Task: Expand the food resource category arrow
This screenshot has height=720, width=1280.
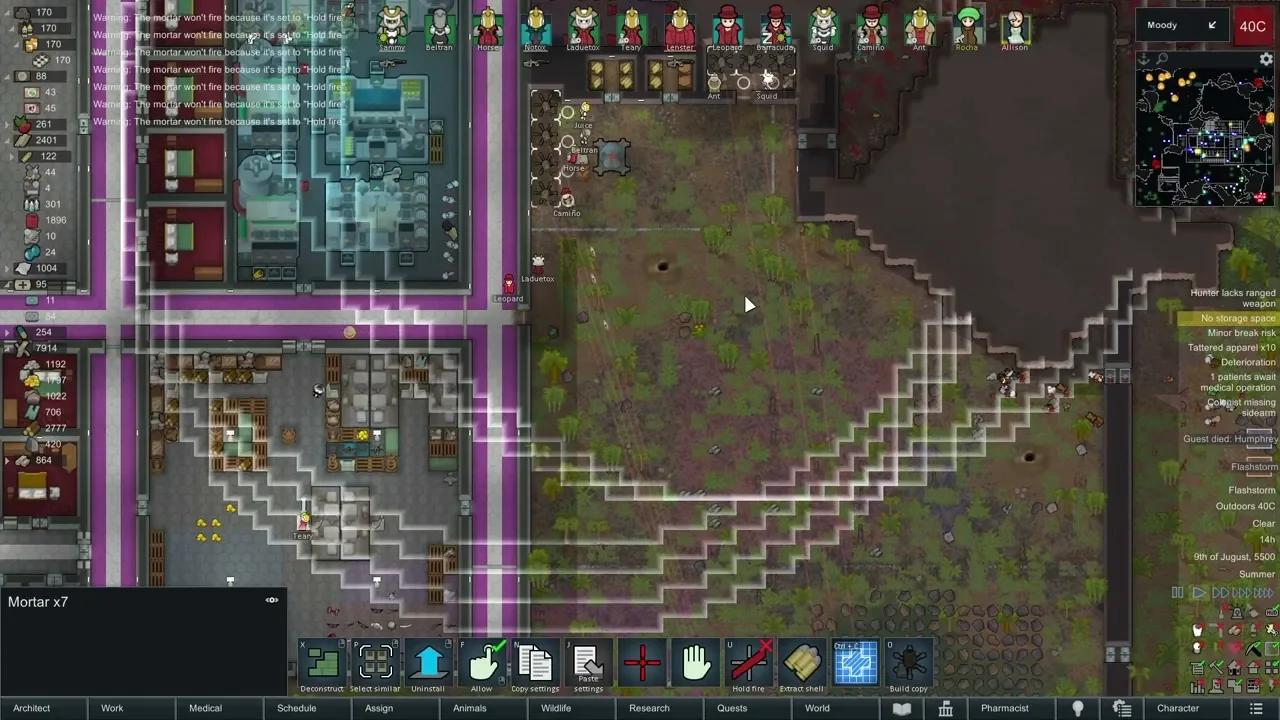Action: click(x=8, y=122)
